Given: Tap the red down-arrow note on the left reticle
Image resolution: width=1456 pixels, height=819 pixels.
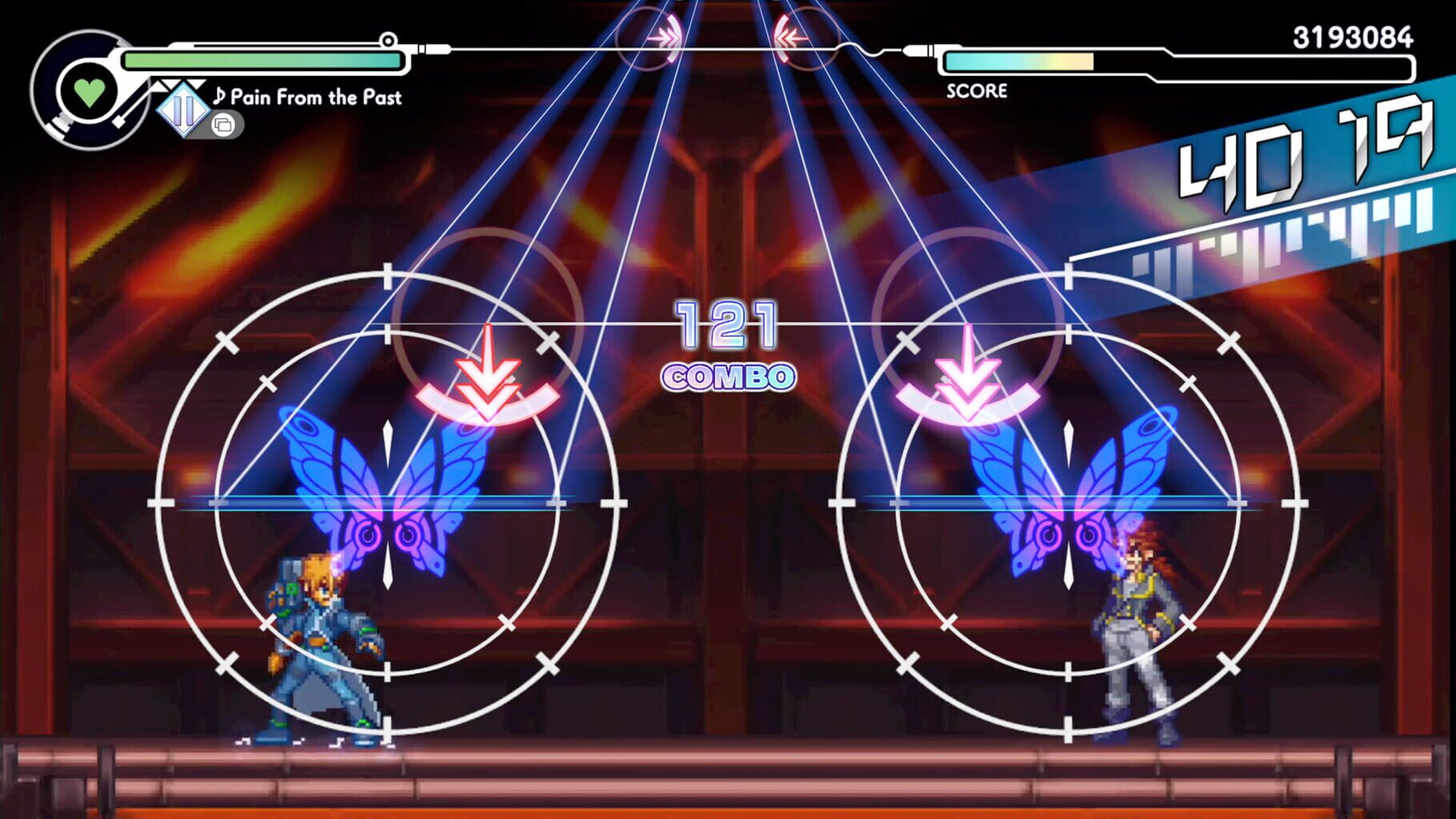Looking at the screenshot, I should tap(490, 376).
